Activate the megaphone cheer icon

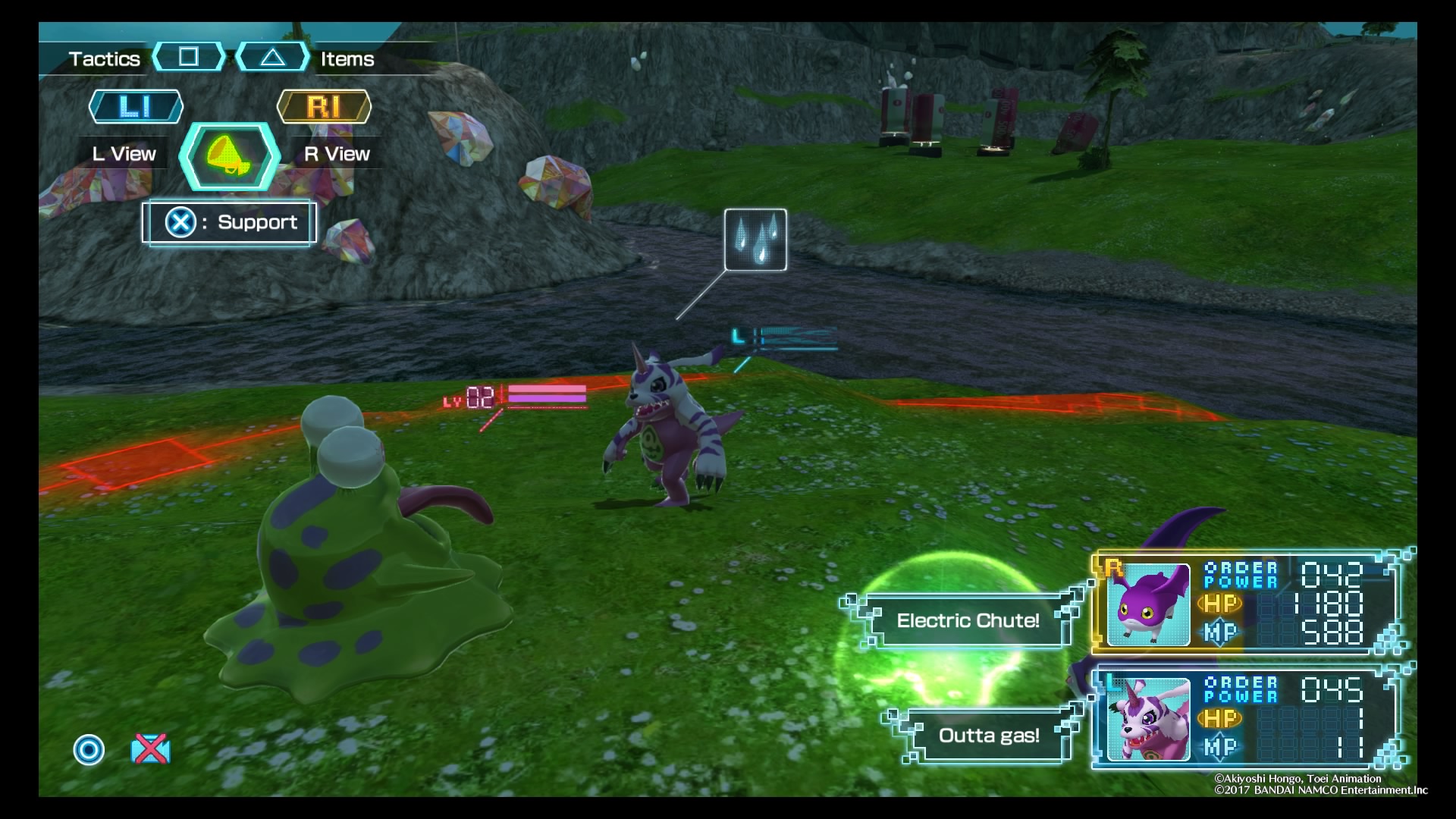[x=229, y=156]
